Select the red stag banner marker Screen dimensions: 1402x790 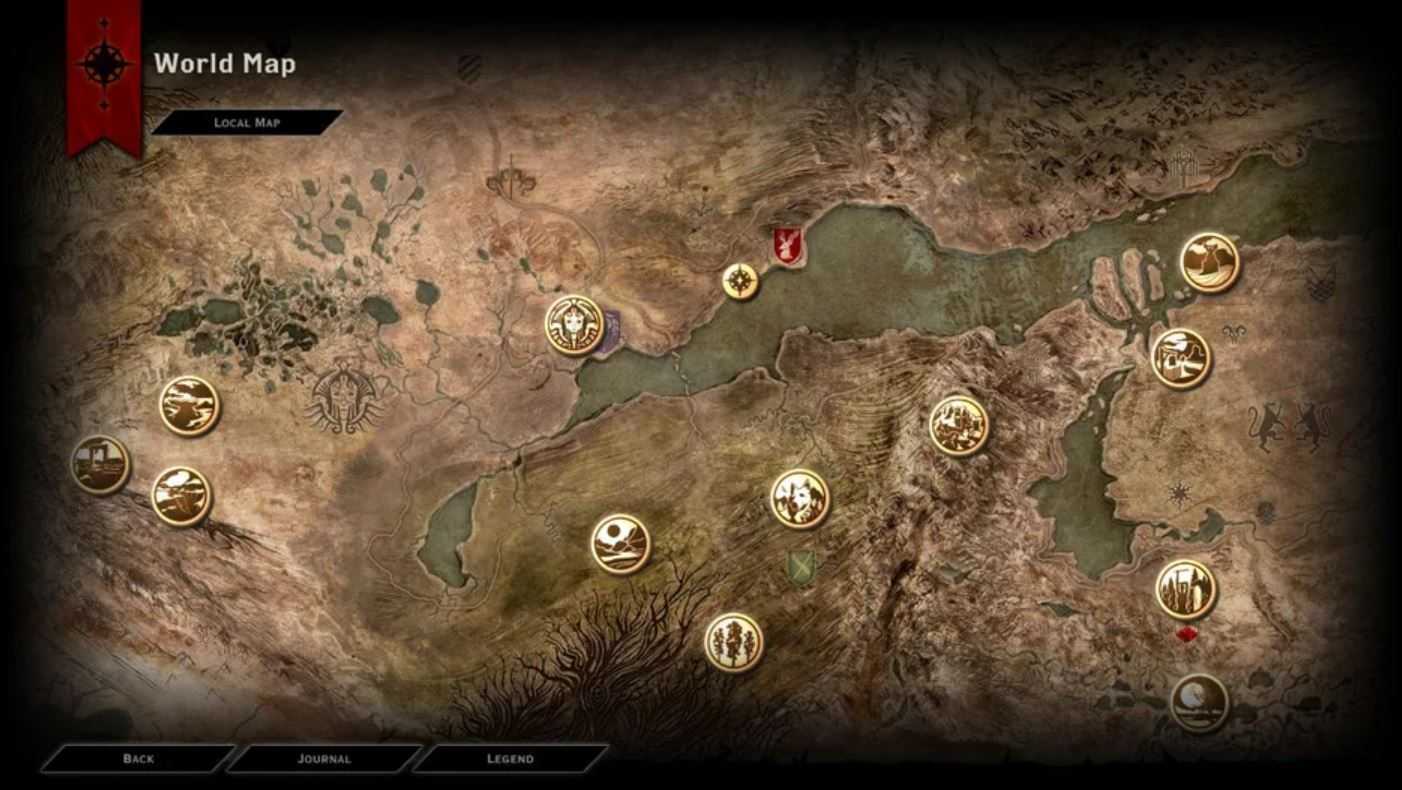pos(784,246)
